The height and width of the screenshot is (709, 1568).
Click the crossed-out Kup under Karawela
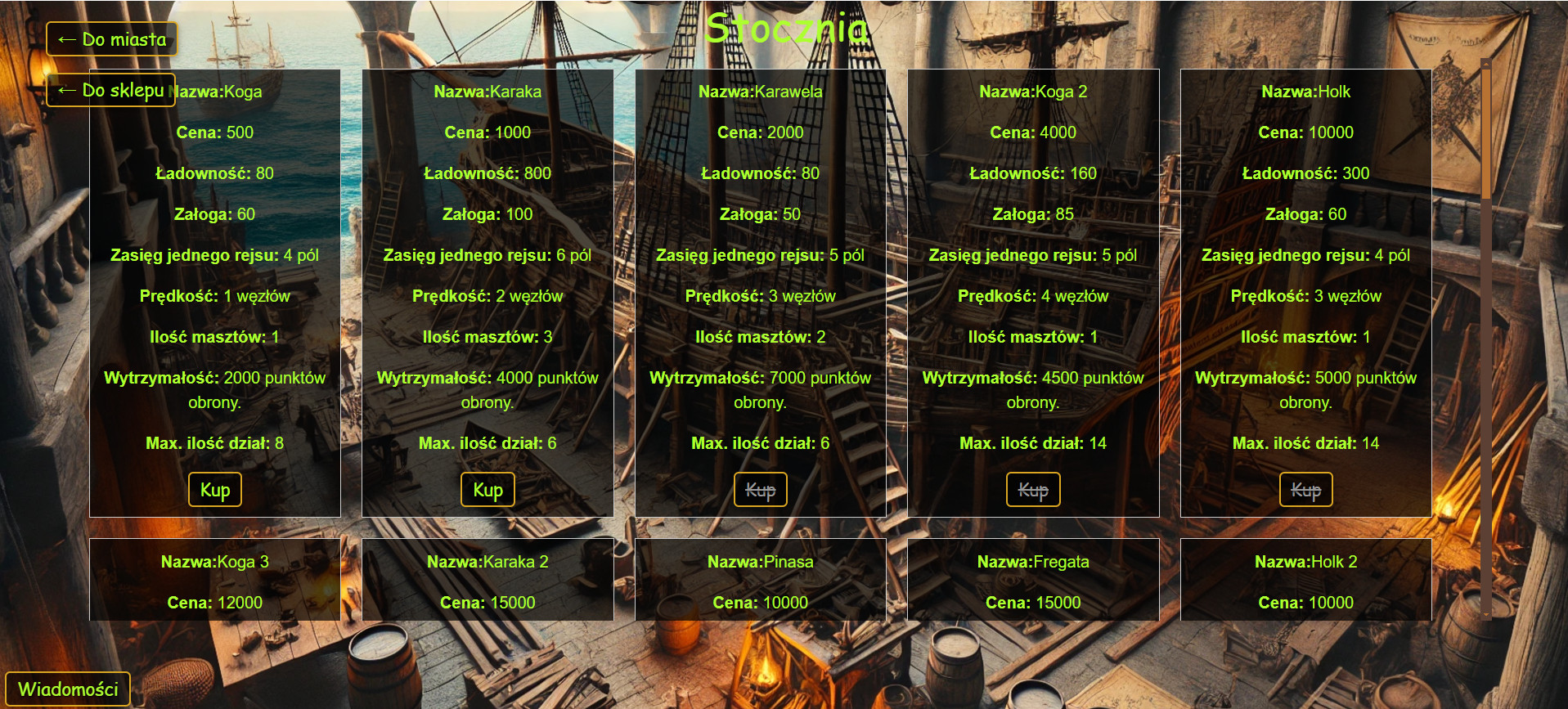click(x=760, y=490)
